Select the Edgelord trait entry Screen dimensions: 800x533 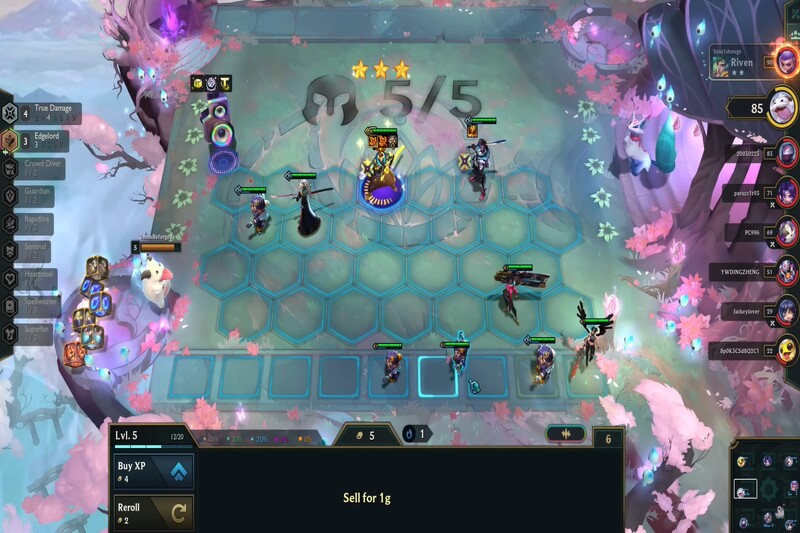click(x=42, y=140)
